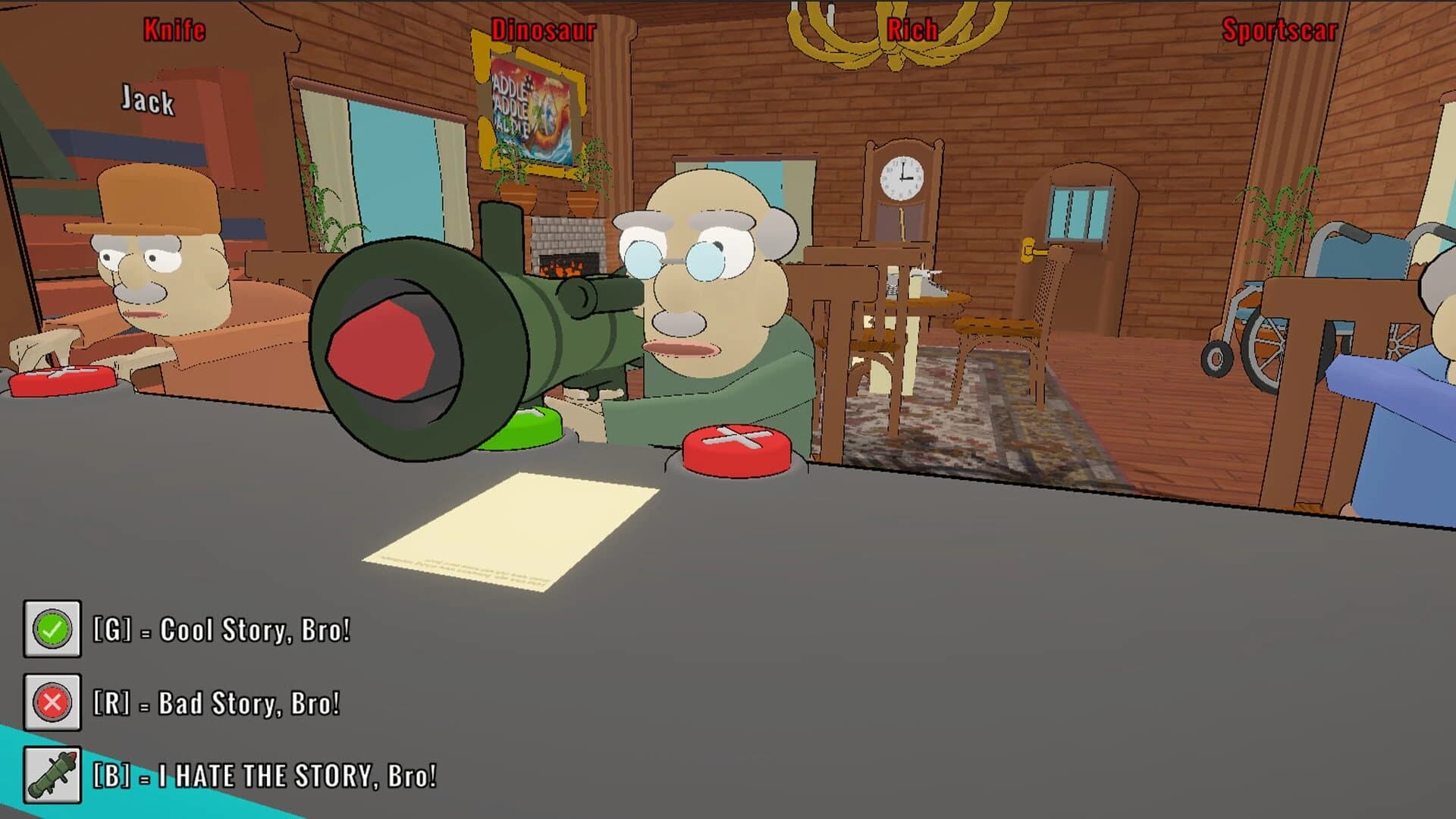Expand the Dinosaur player nameplate
Viewport: 1456px width, 819px height.
click(542, 30)
